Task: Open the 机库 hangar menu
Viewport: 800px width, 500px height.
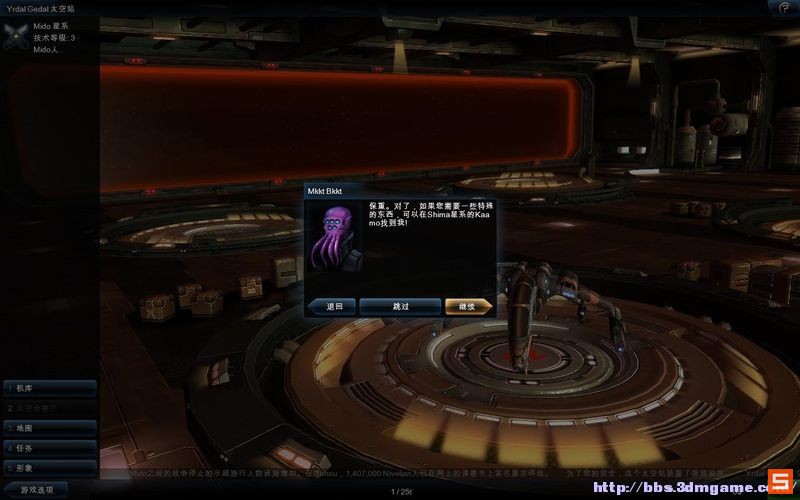Action: click(x=49, y=388)
